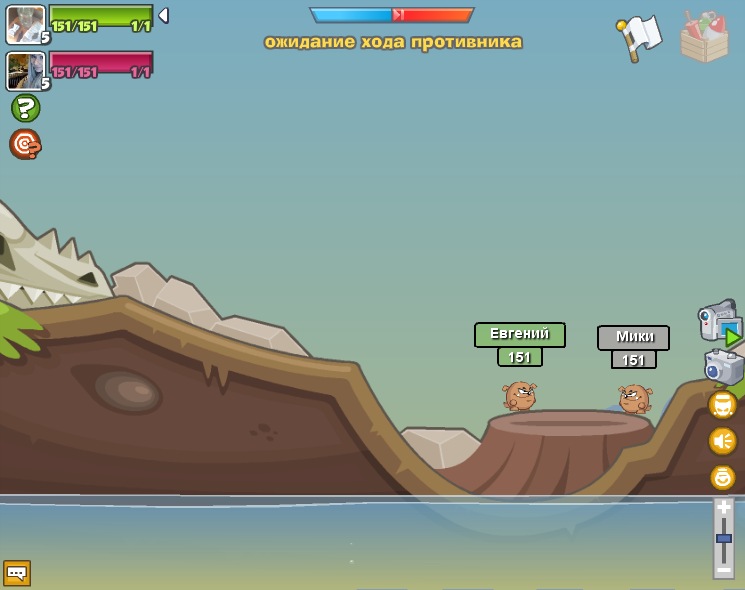Zoom in with the plus button
Screen dimensions: 745x590
click(723, 507)
